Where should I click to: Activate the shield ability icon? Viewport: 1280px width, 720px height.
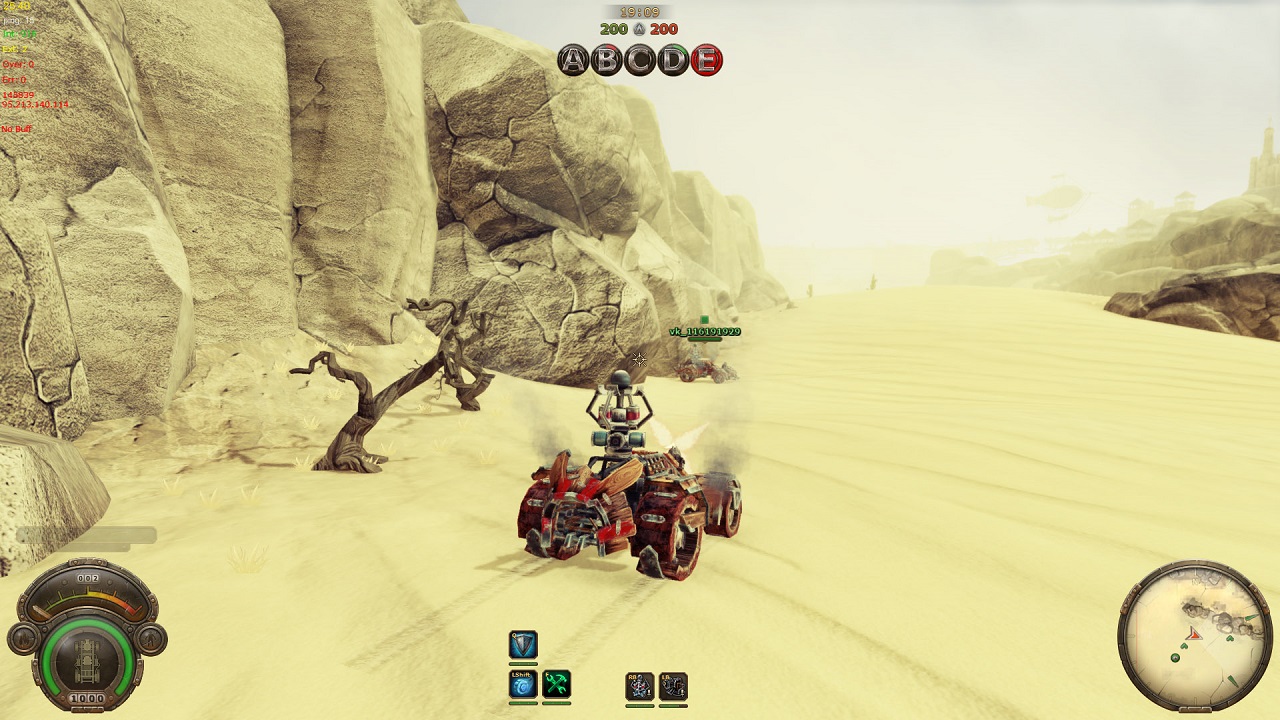point(523,645)
